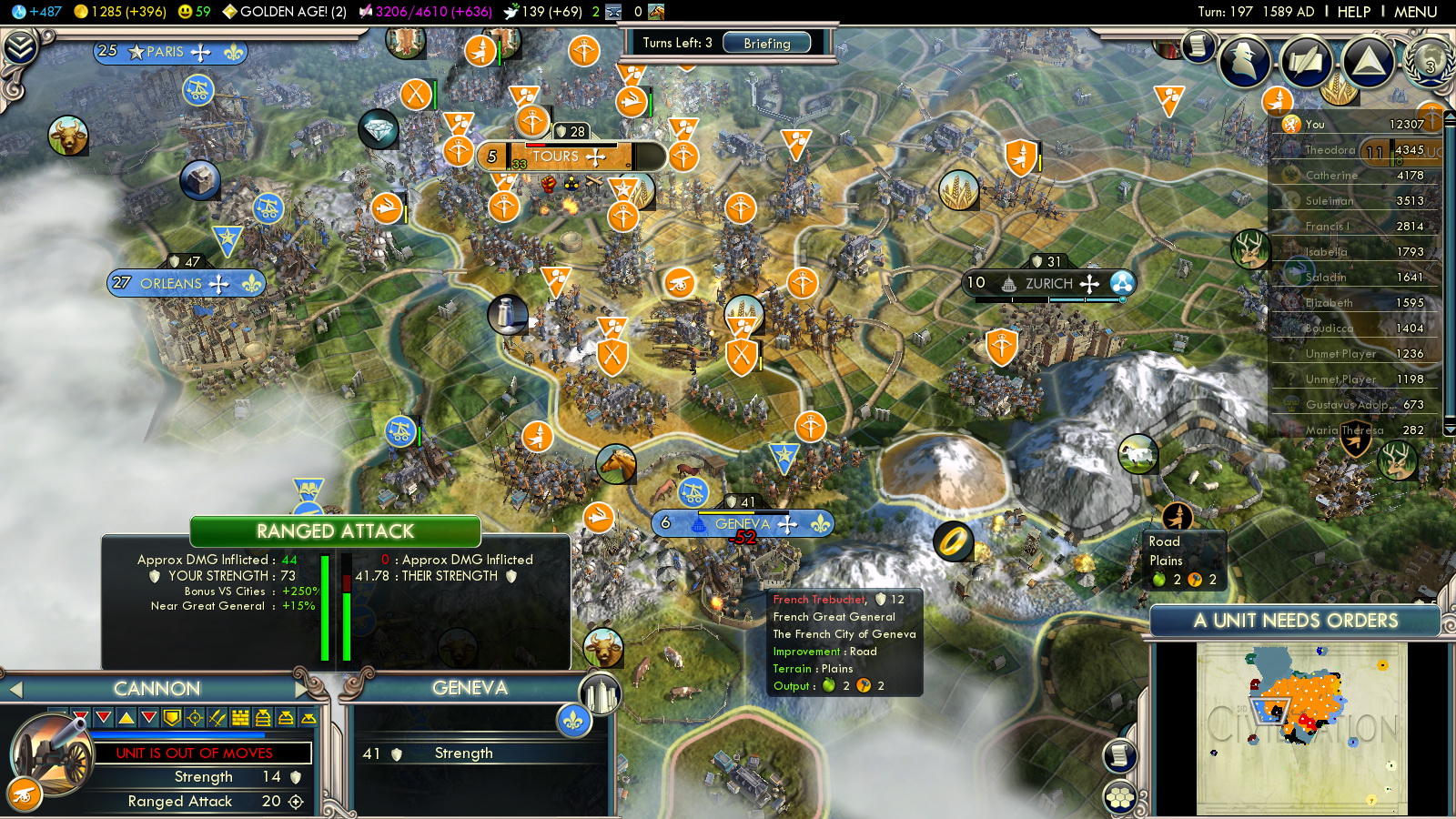Click the science per turn readout
Screen dimensions: 1456x819
[38, 12]
